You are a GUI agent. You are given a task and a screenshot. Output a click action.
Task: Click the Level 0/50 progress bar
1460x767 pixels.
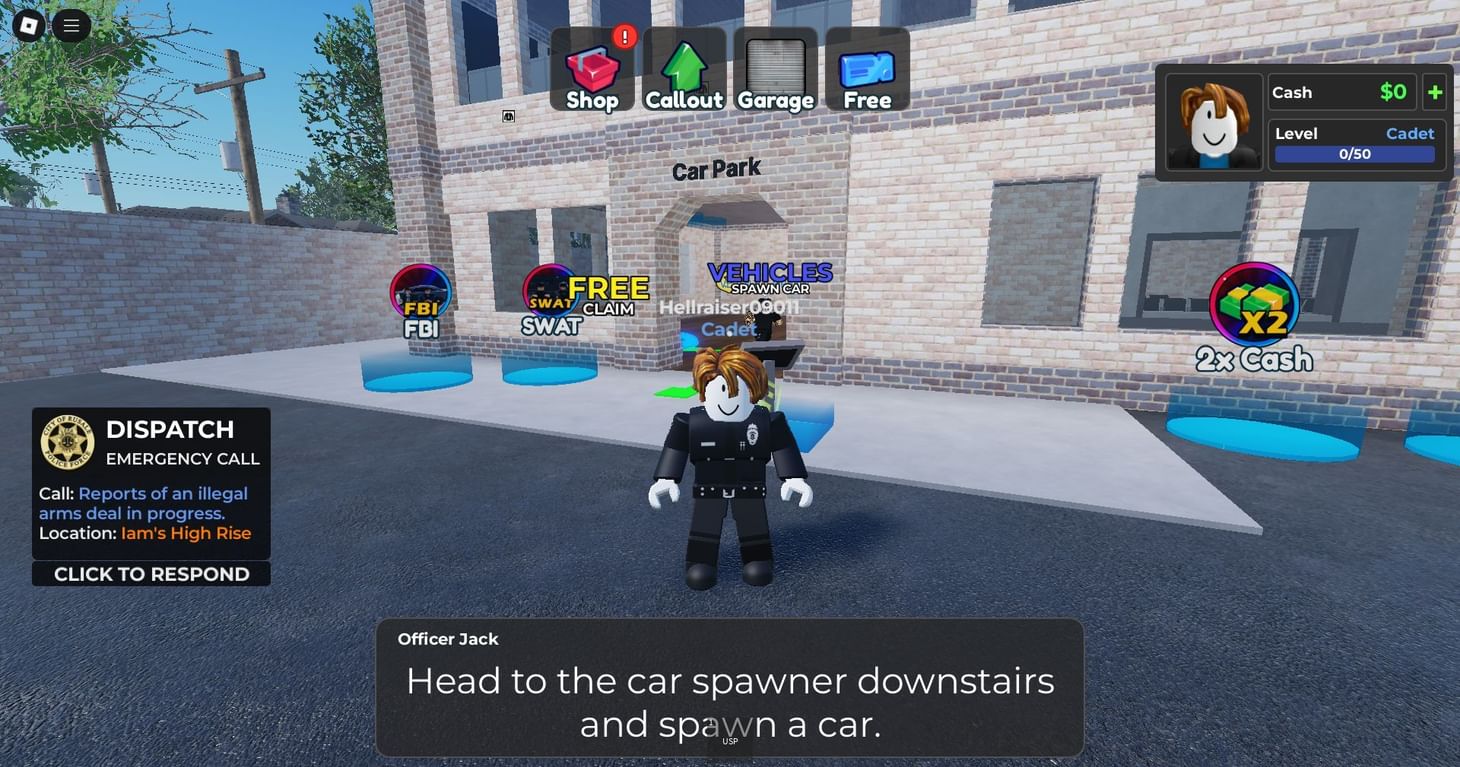(1355, 153)
